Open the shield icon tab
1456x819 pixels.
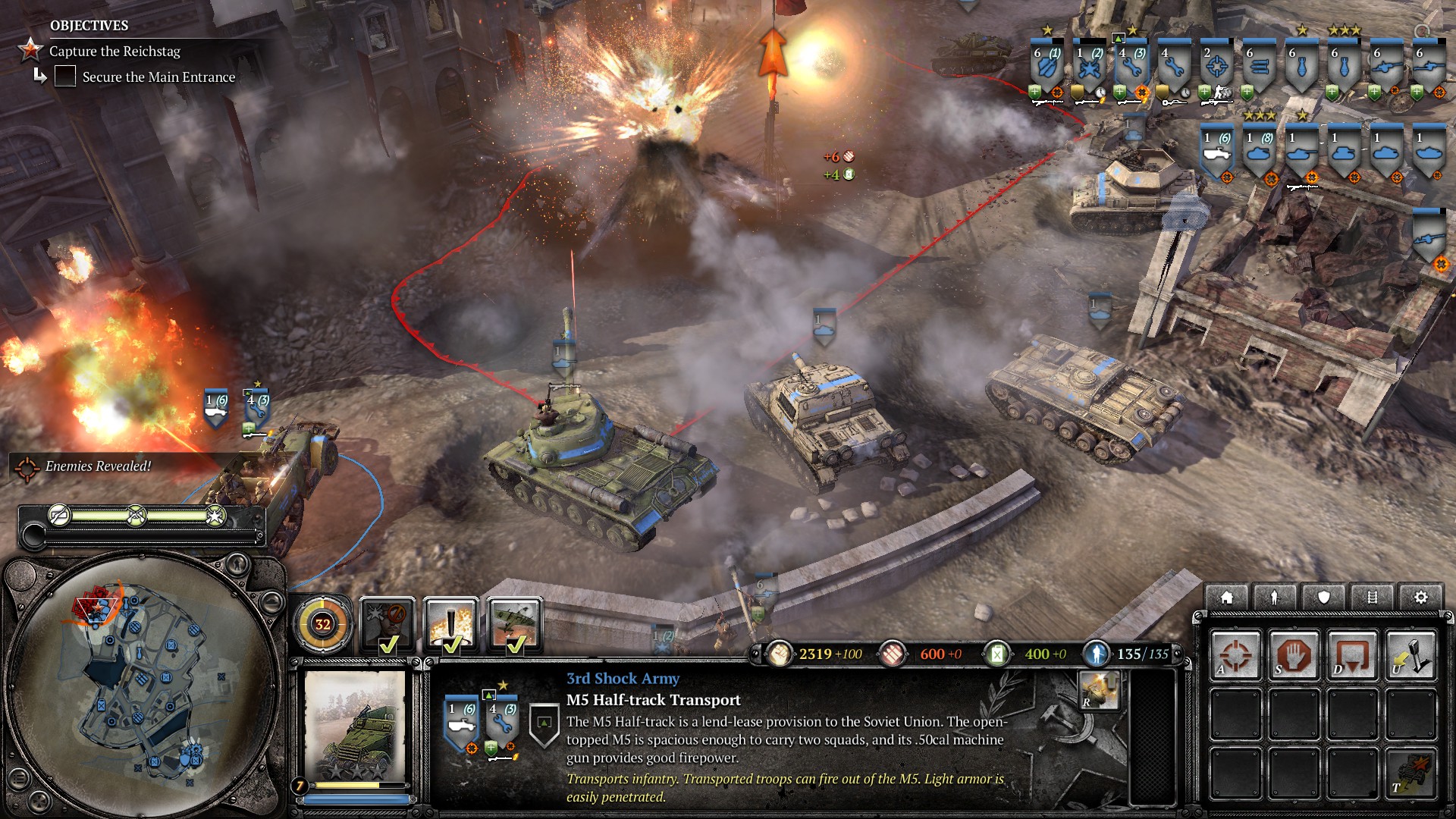pos(1323,598)
